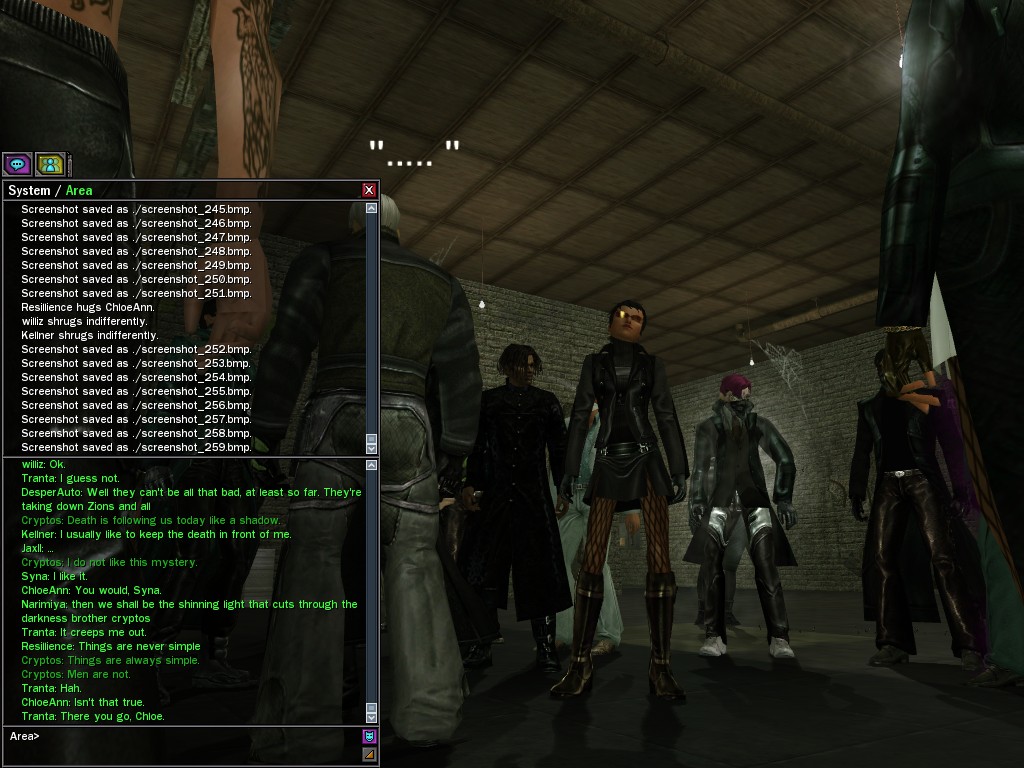Image resolution: width=1024 pixels, height=768 pixels.
Task: Click the system log scroll-up arrow
Action: (372, 208)
